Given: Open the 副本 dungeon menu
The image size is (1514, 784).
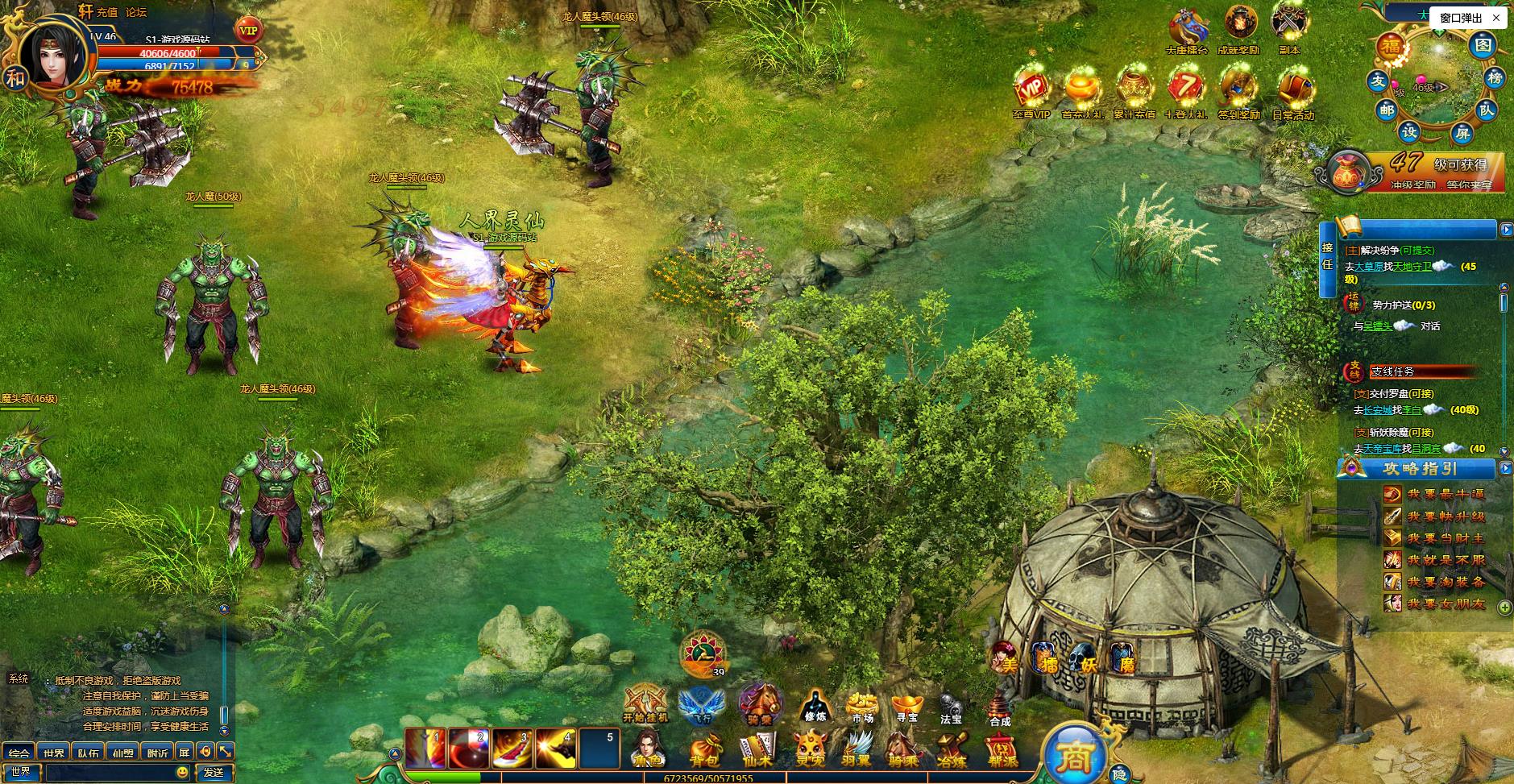Looking at the screenshot, I should (1289, 28).
